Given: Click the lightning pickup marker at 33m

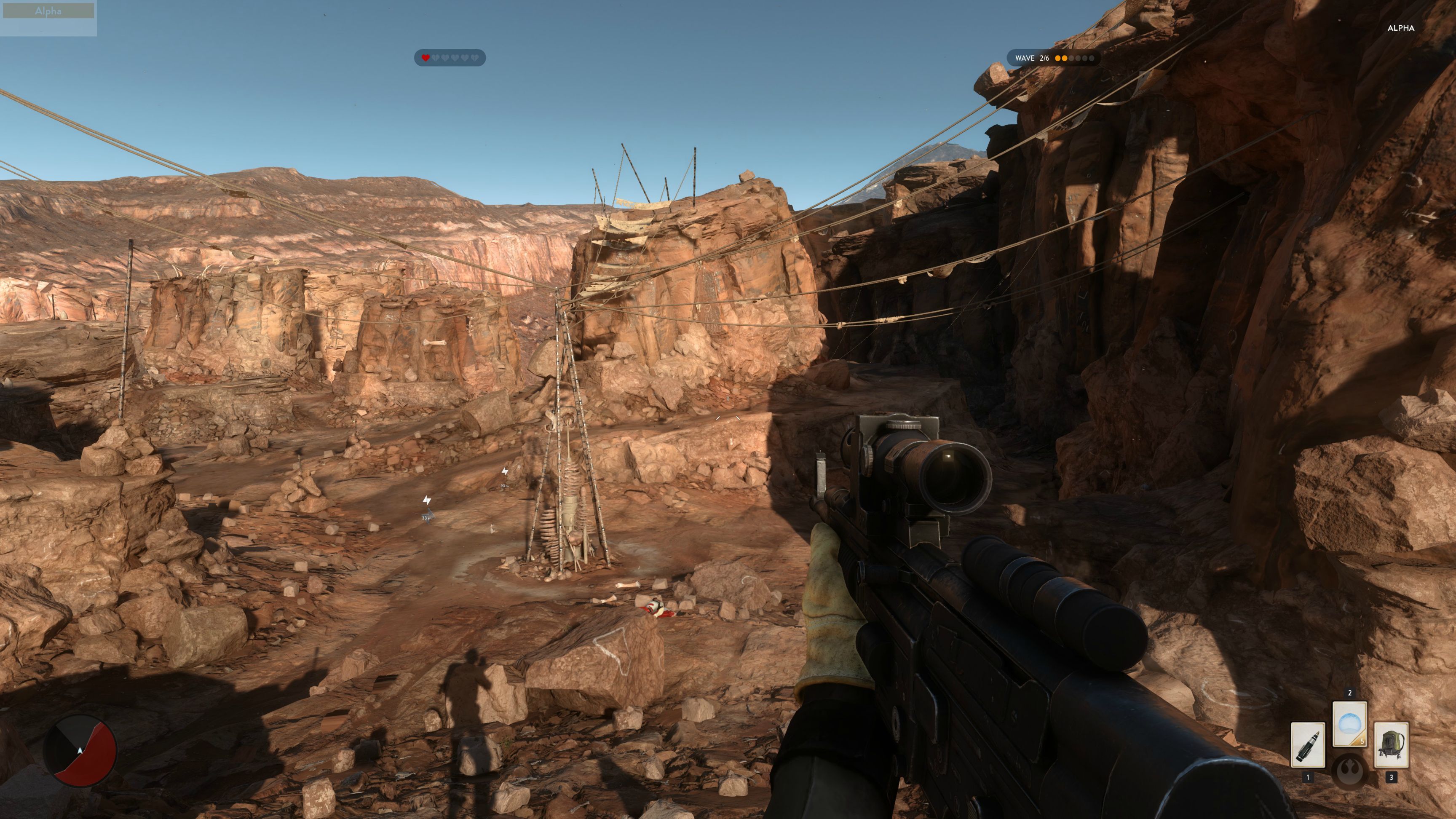Looking at the screenshot, I should (x=427, y=500).
